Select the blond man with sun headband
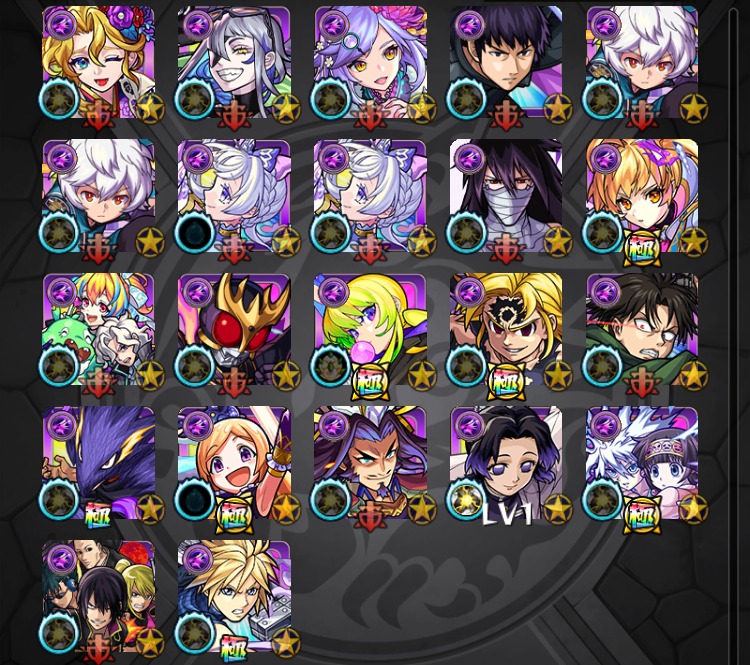750x665 pixels. [506, 330]
